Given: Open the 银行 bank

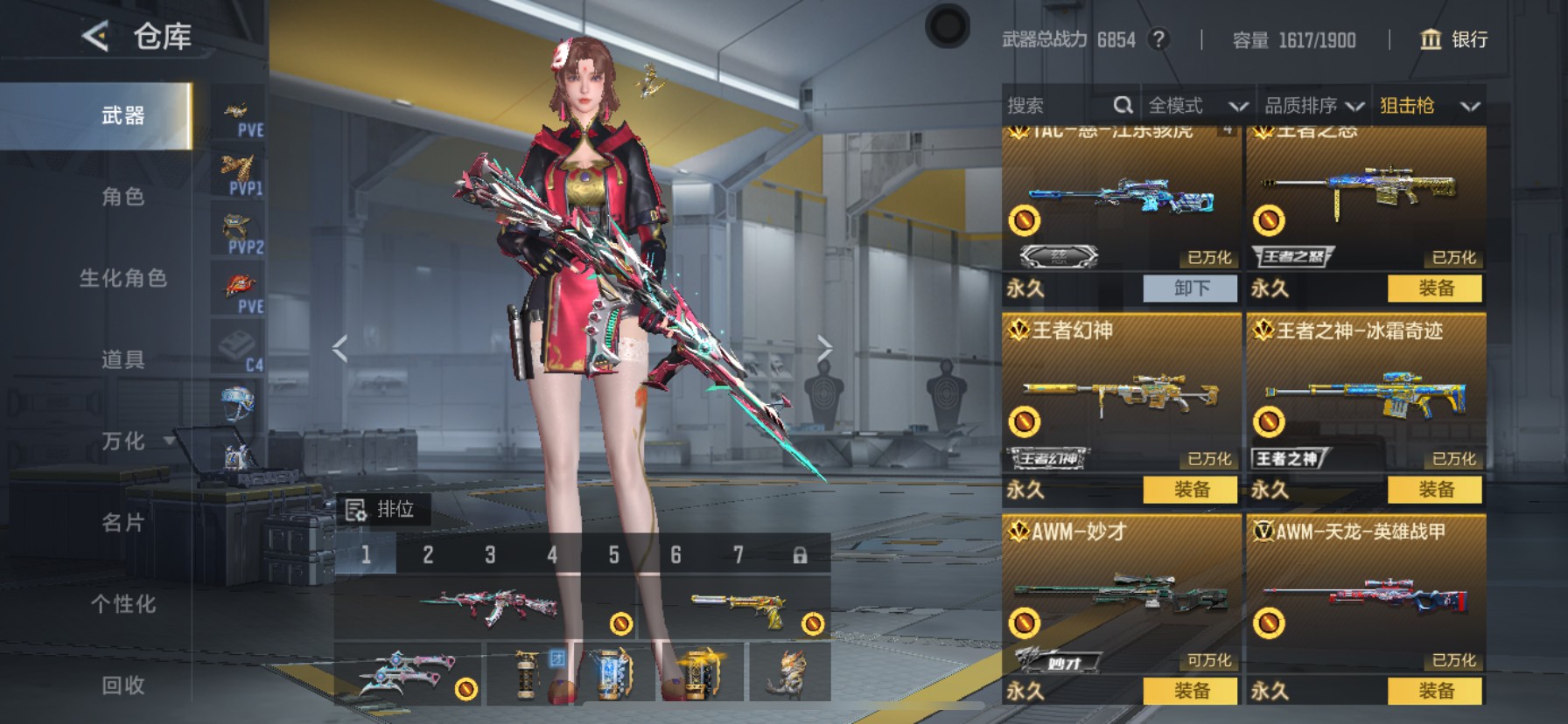Looking at the screenshot, I should (1453, 39).
